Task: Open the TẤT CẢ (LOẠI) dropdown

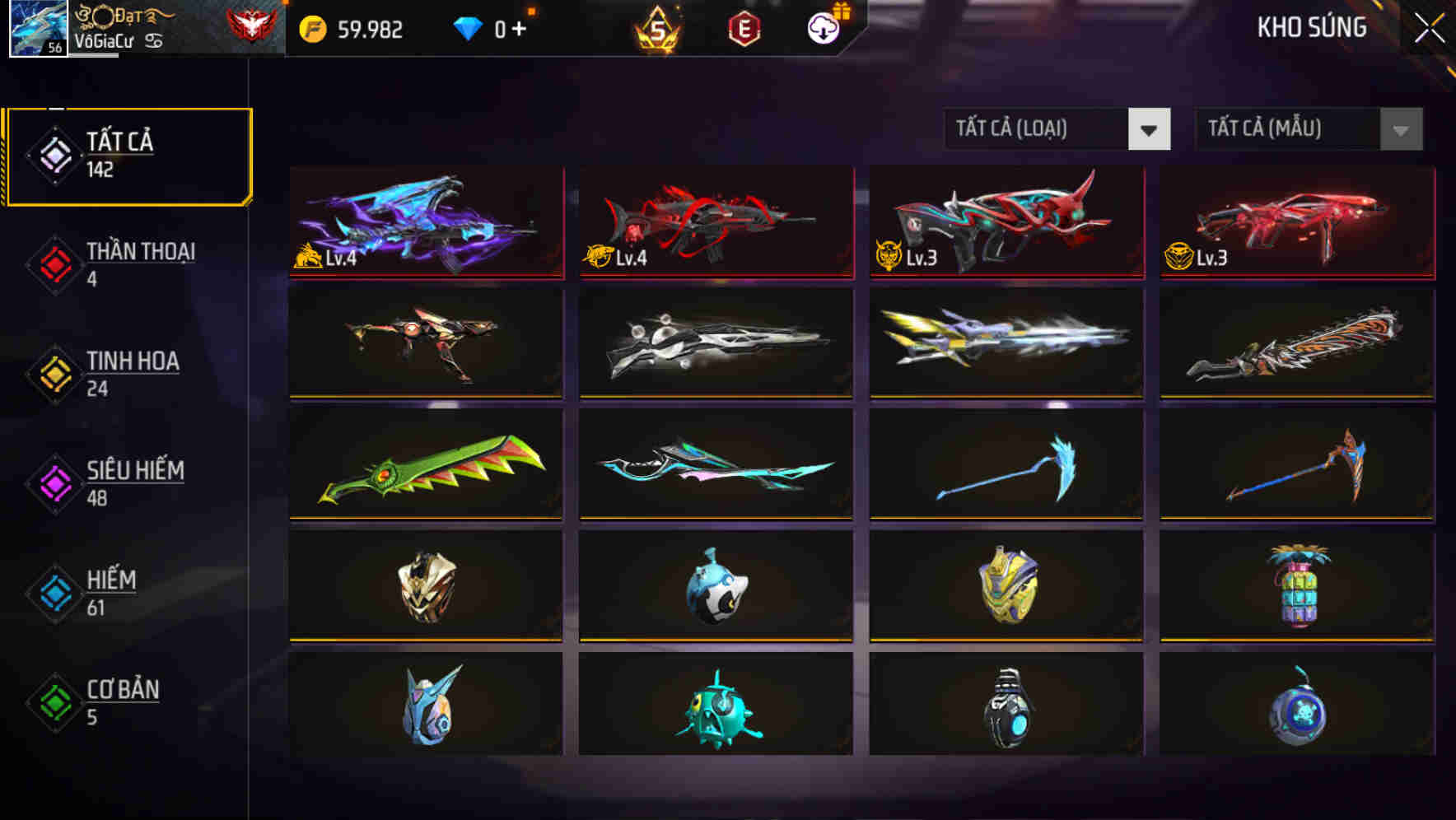Action: pyautogui.click(x=1038, y=129)
